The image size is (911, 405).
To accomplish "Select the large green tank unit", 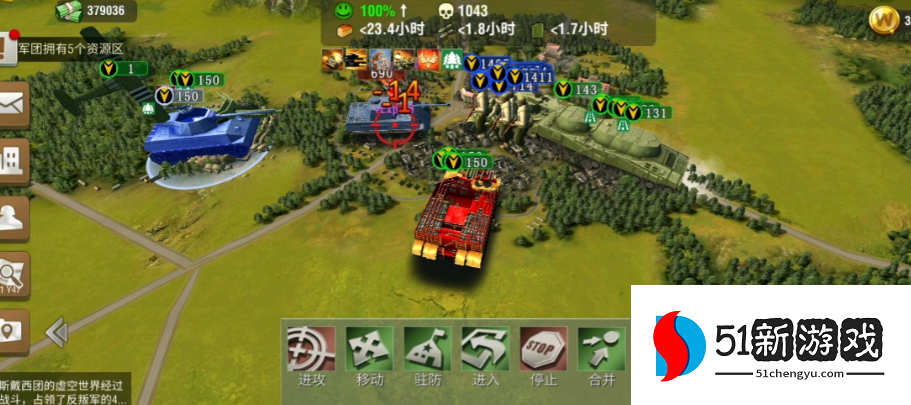I will 610,142.
